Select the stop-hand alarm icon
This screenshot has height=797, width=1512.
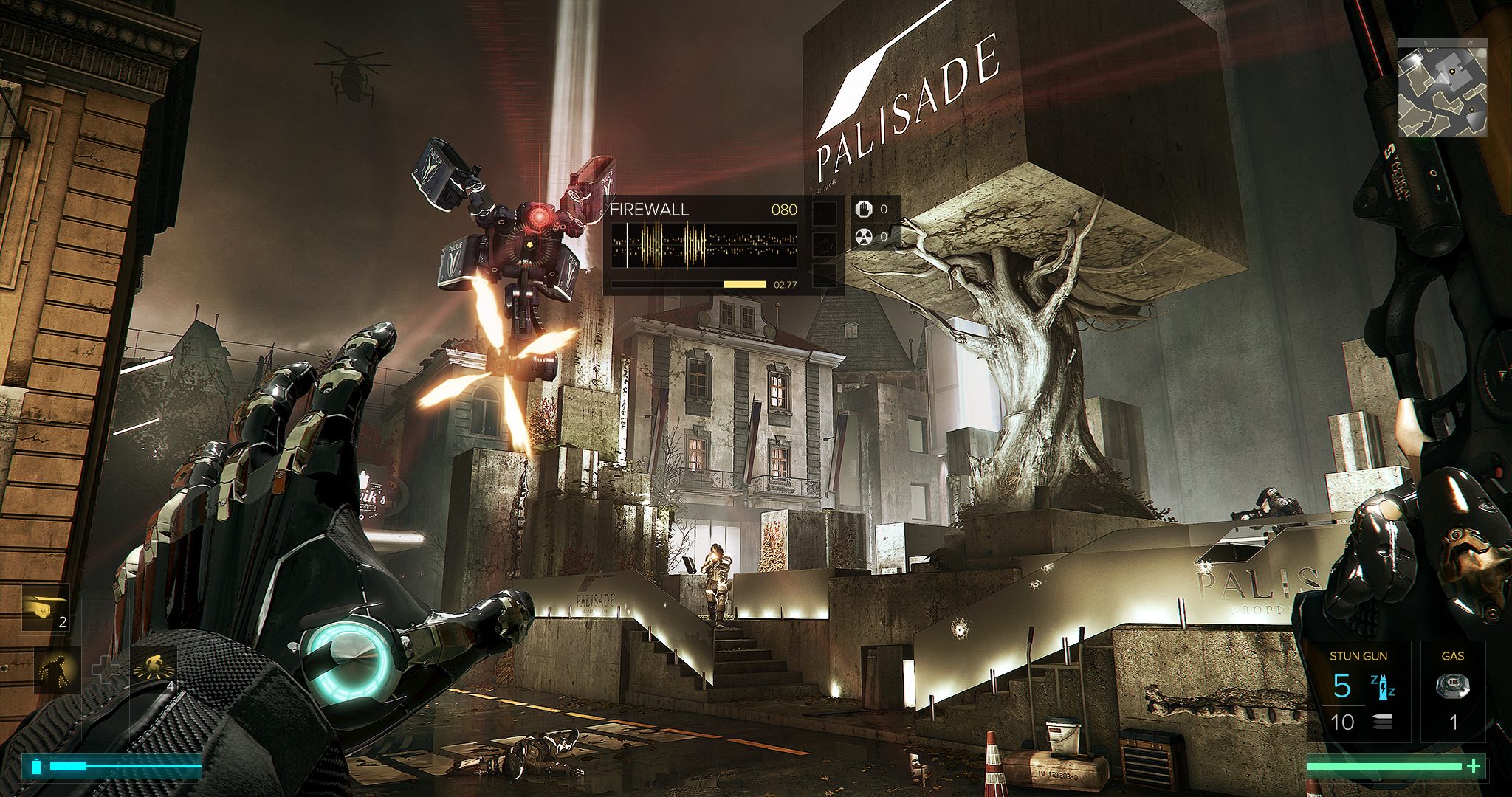pyautogui.click(x=864, y=210)
